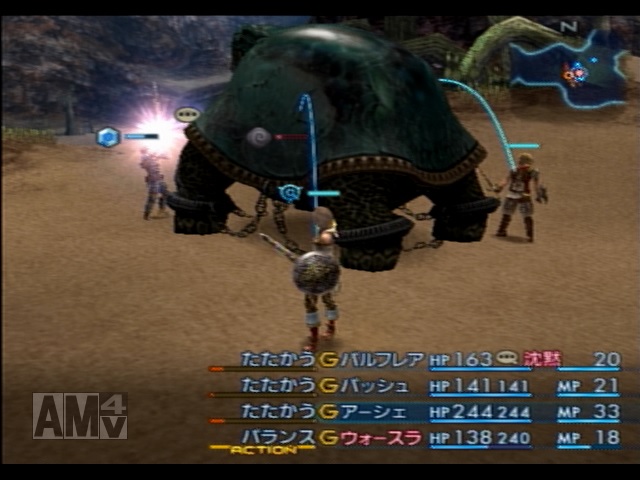This screenshot has width=640, height=480.
Task: Choose バッシュ in the party list
Action: (375, 386)
